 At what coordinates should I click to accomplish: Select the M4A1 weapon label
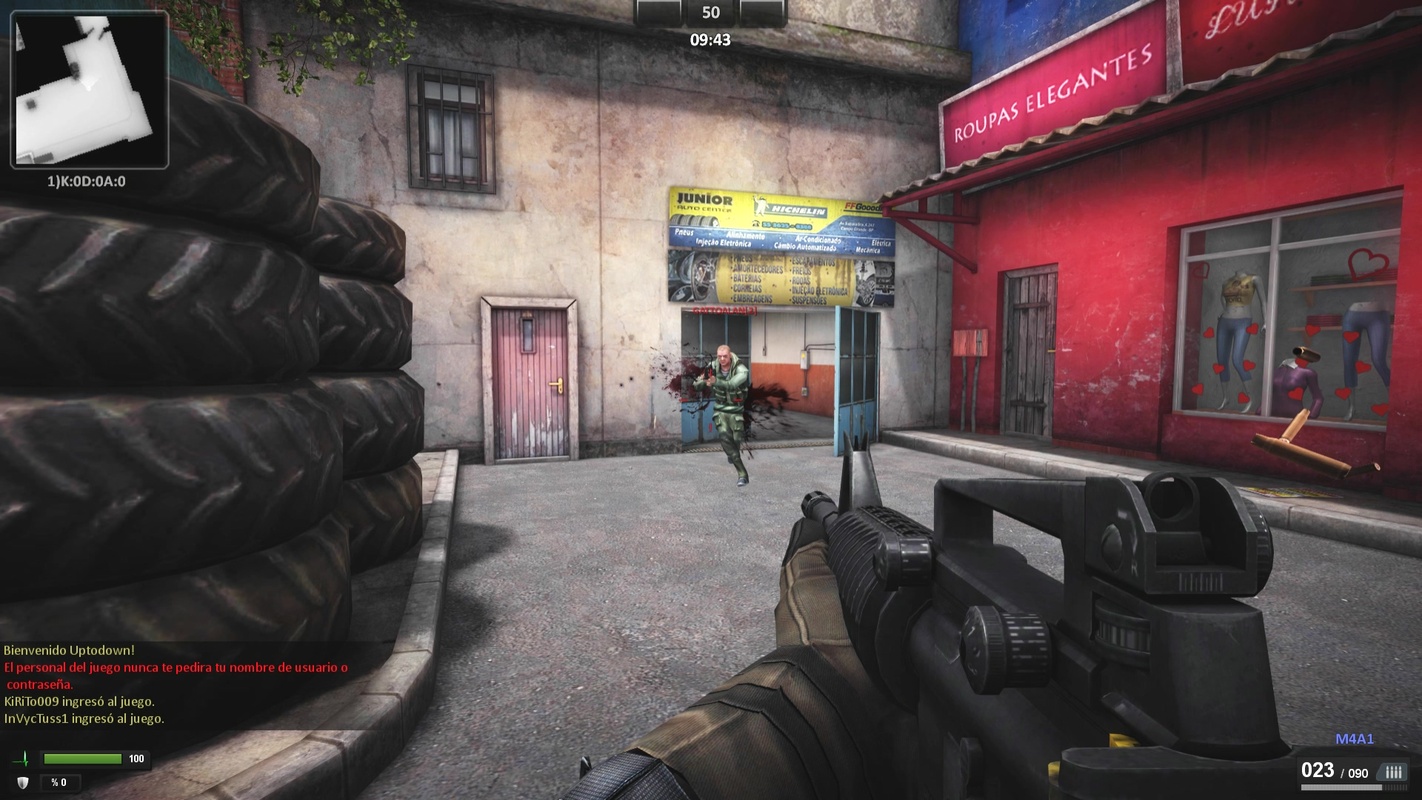(1355, 739)
